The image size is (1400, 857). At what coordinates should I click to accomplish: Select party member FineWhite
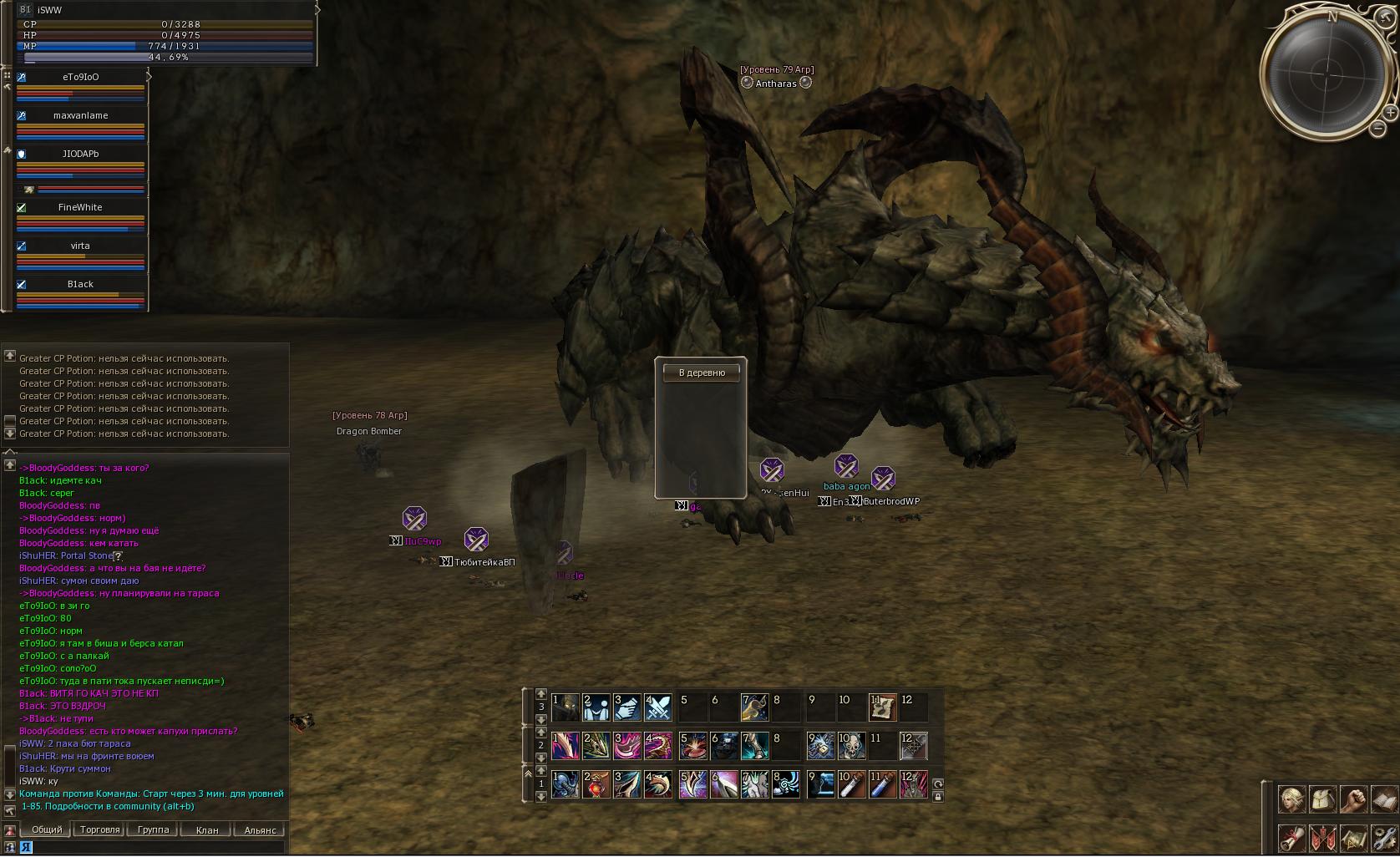click(x=80, y=207)
